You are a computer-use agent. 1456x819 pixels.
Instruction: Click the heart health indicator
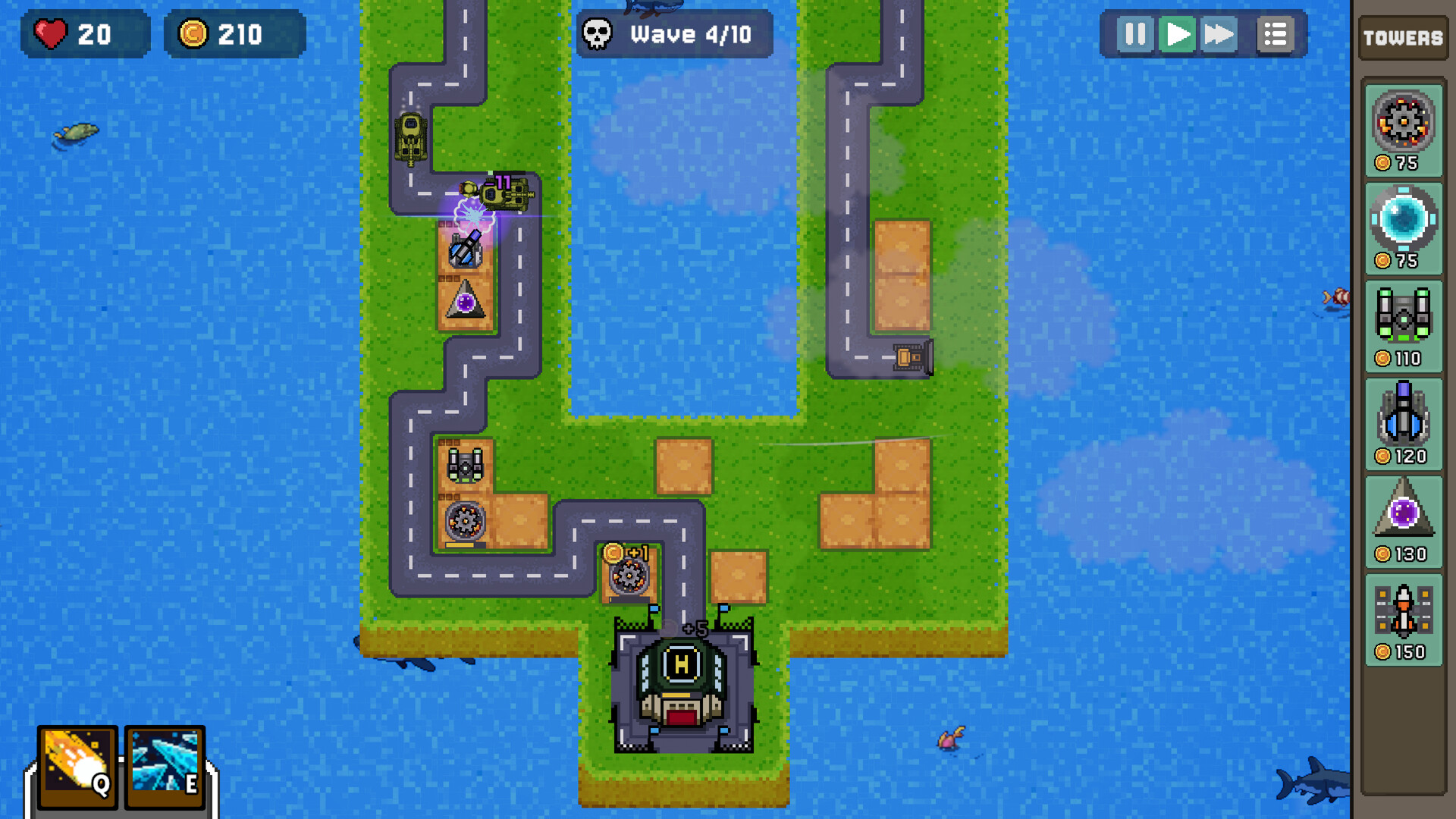point(83,34)
